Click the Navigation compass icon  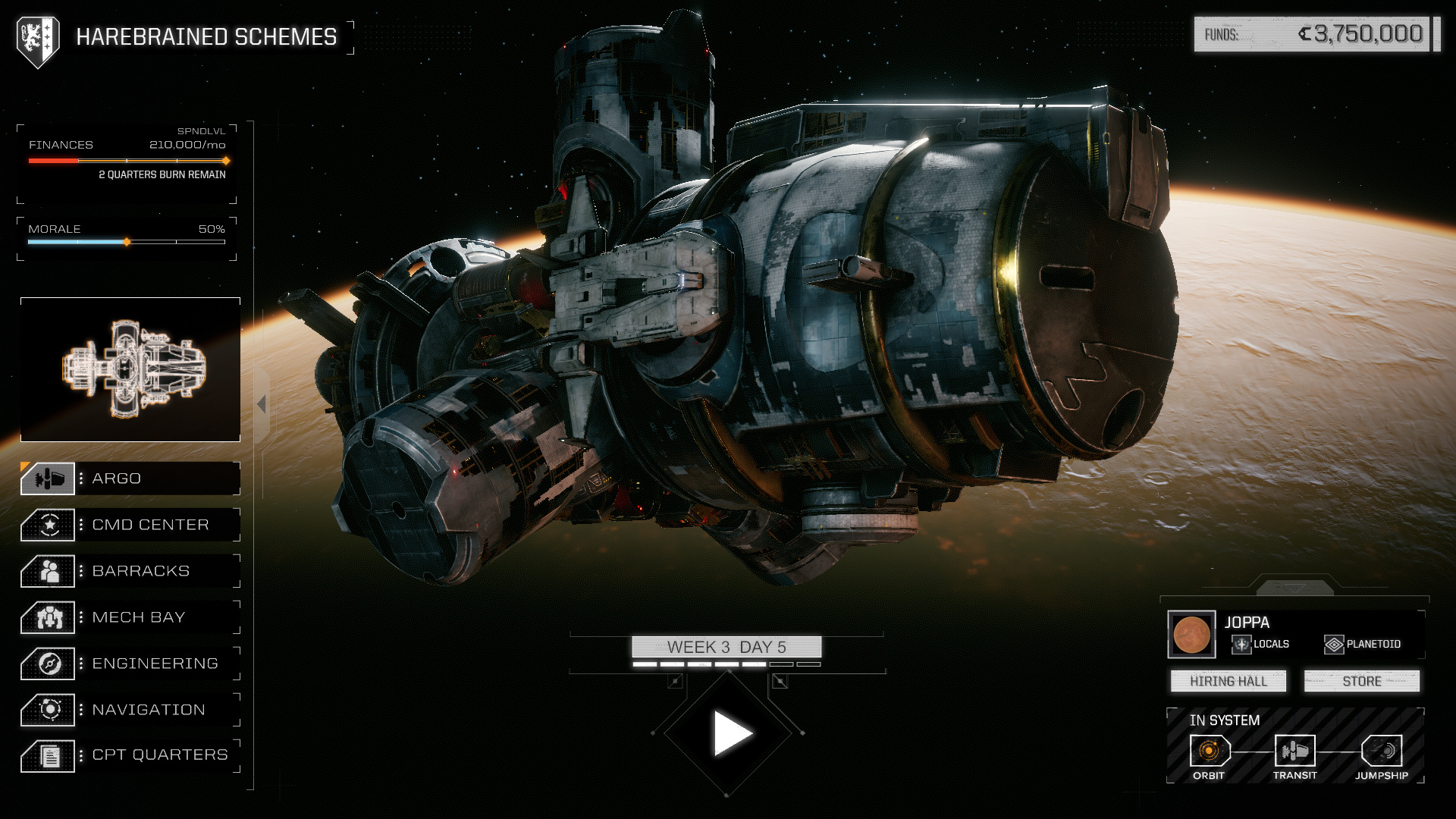point(49,710)
